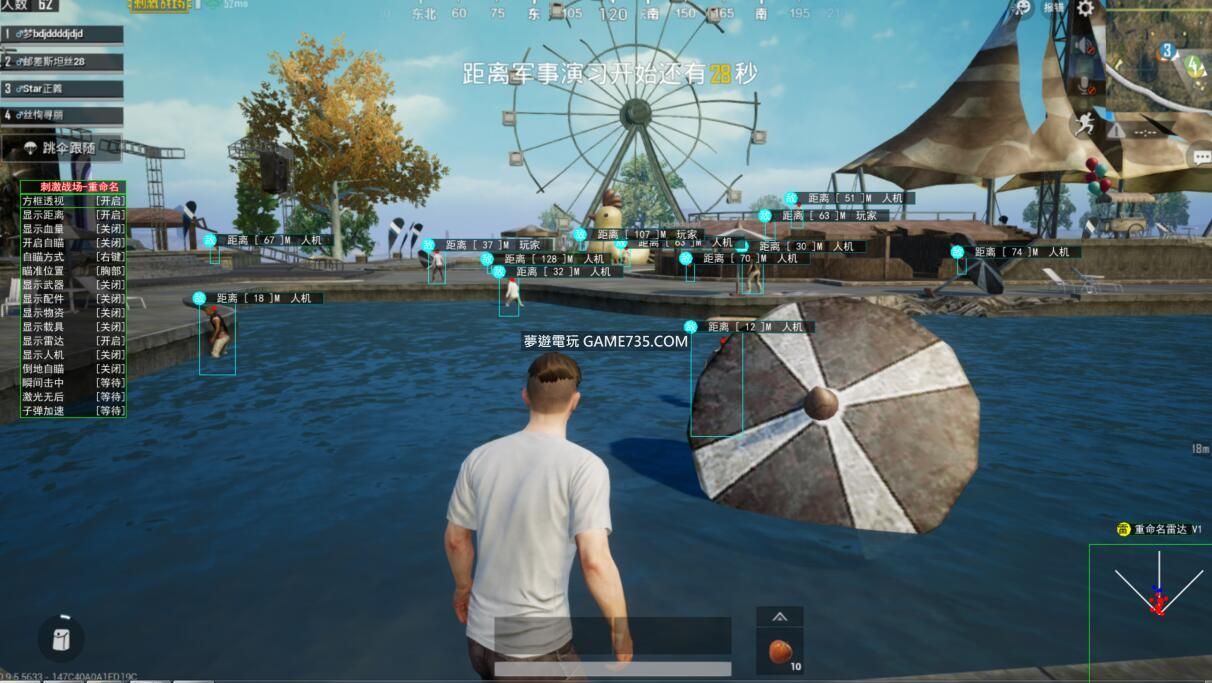Select teammate 2 邮差斯坦丝28 row
Viewport: 1212px width, 683px height.
click(62, 62)
